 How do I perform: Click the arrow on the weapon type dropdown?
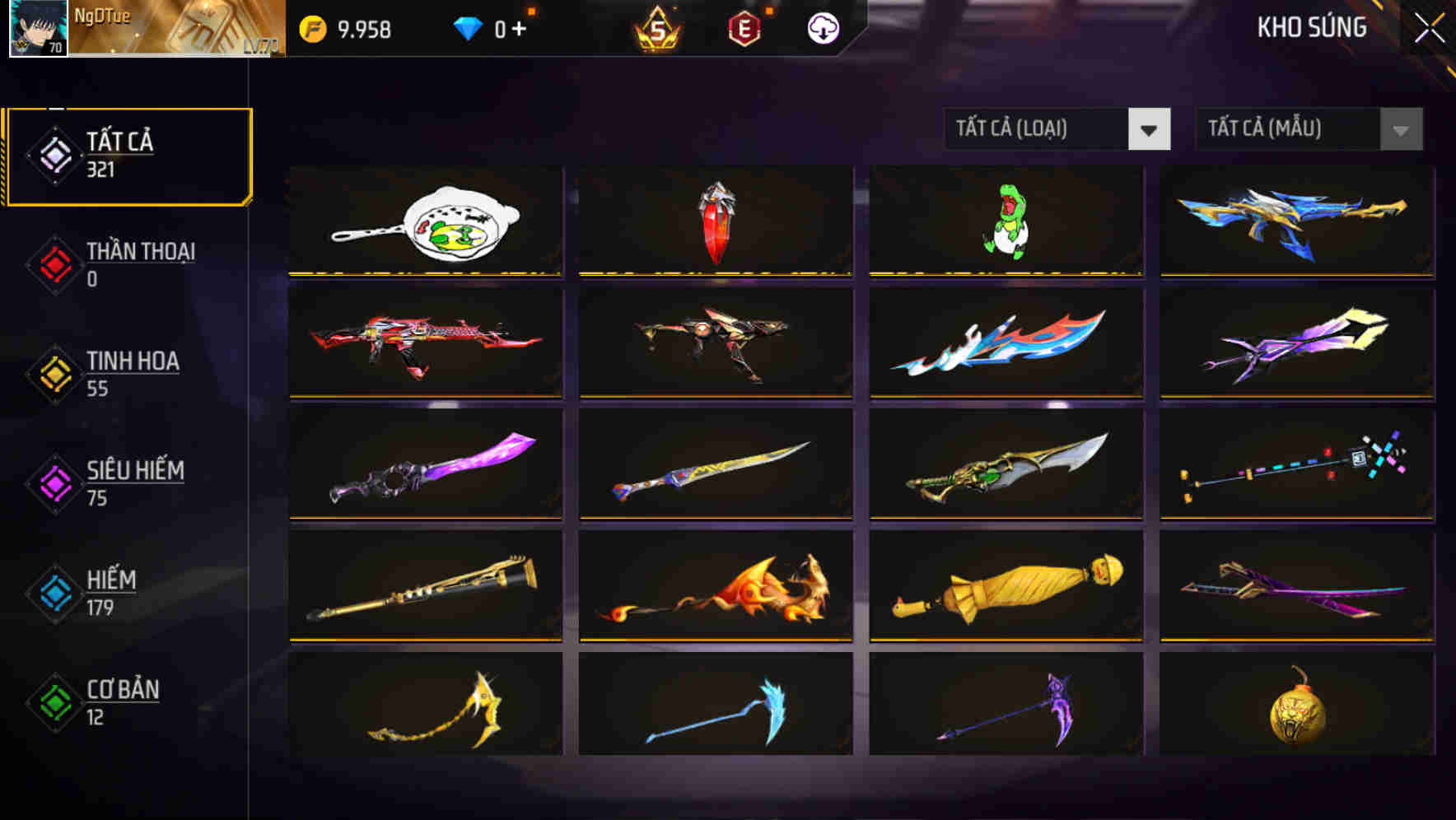[1150, 129]
